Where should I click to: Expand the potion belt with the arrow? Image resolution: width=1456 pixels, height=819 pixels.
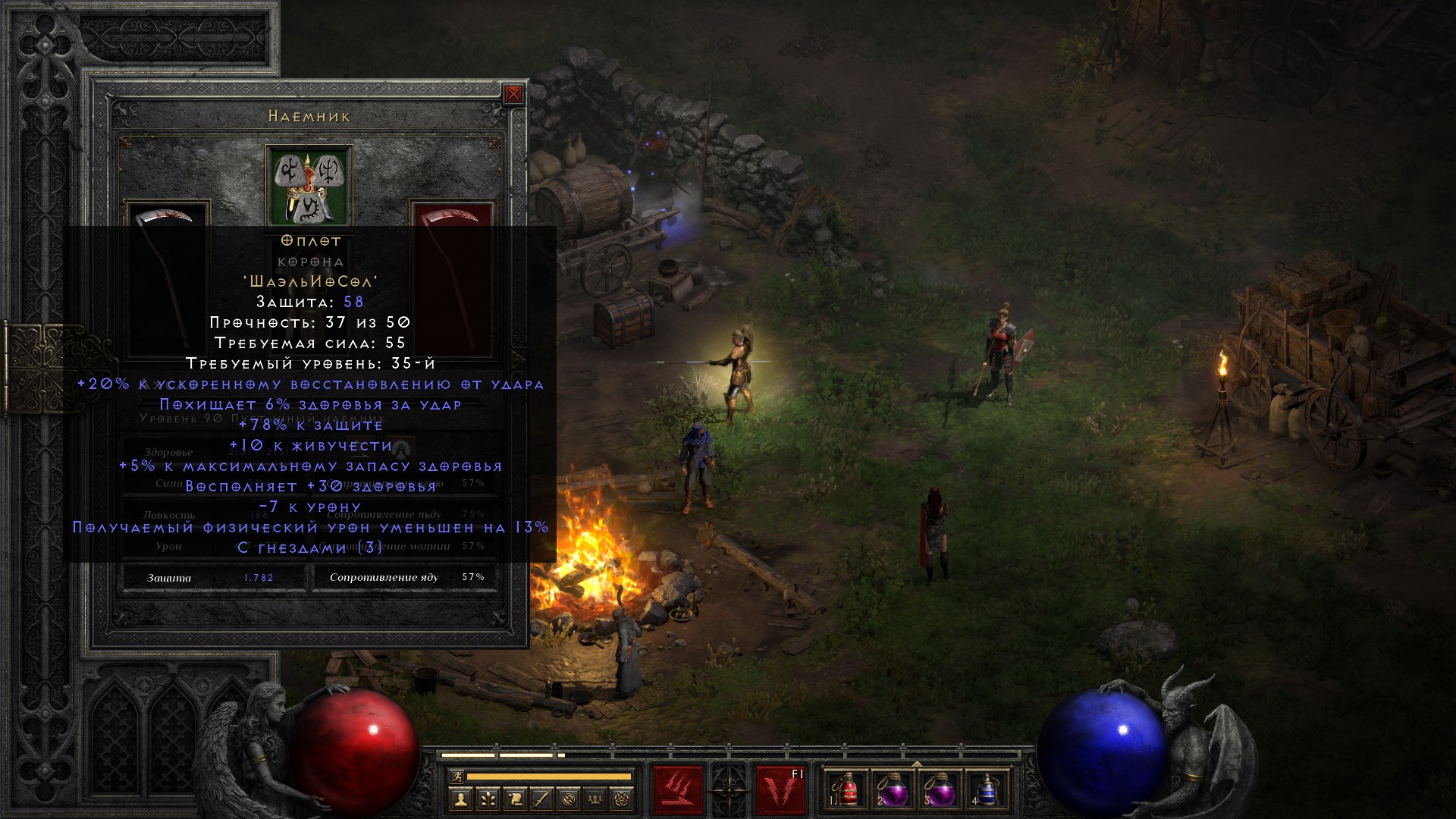point(916,763)
